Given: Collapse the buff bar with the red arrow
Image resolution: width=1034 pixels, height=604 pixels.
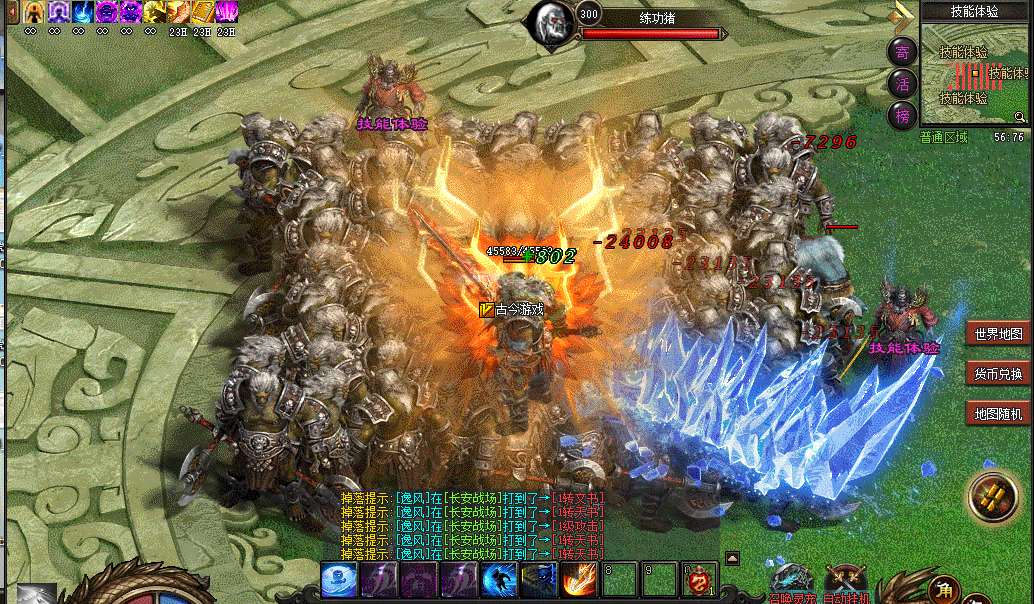Looking at the screenshot, I should [13, 12].
